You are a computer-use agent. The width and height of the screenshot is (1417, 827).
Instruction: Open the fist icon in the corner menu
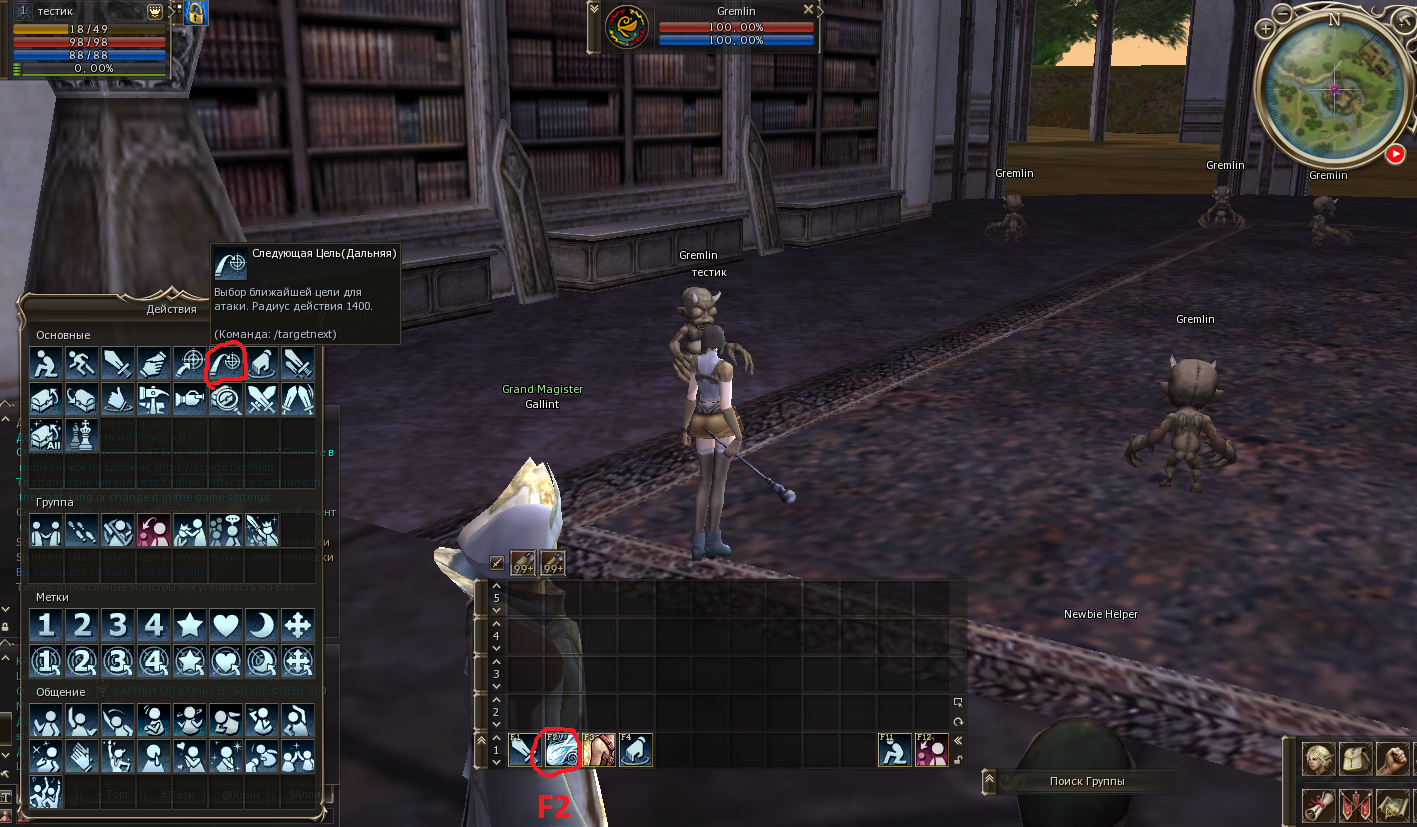coord(1392,760)
